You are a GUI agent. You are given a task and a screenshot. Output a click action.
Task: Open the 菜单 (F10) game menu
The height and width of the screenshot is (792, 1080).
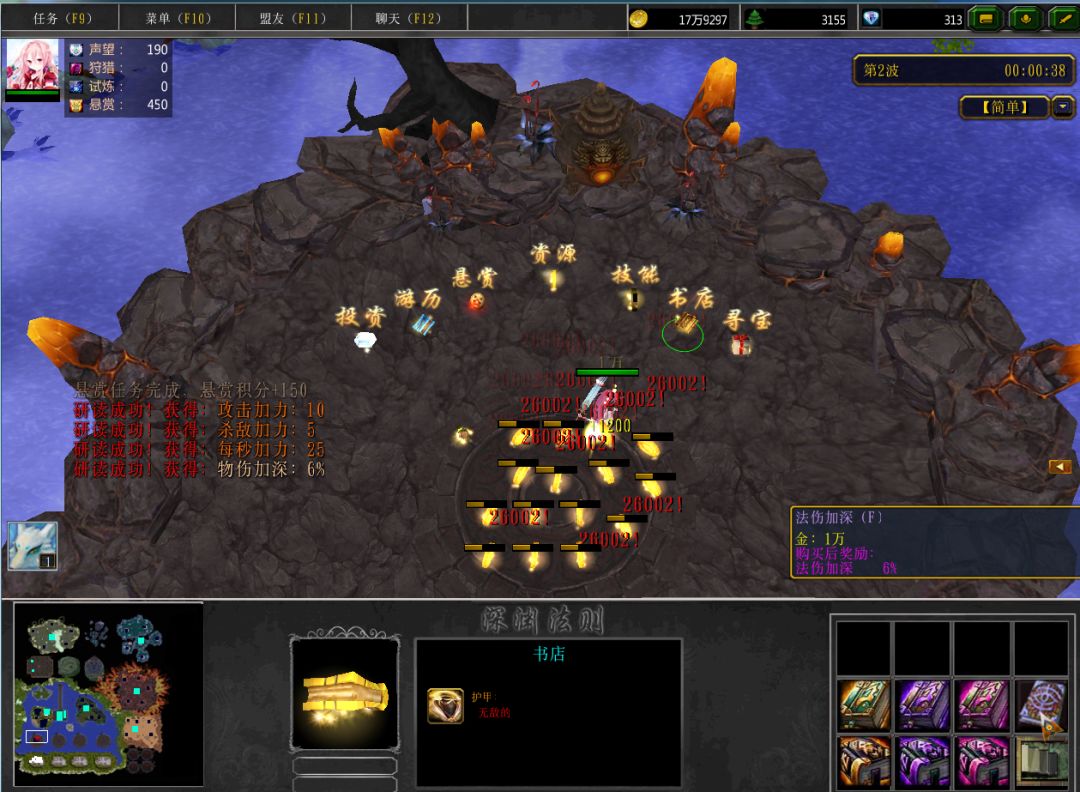[x=178, y=18]
